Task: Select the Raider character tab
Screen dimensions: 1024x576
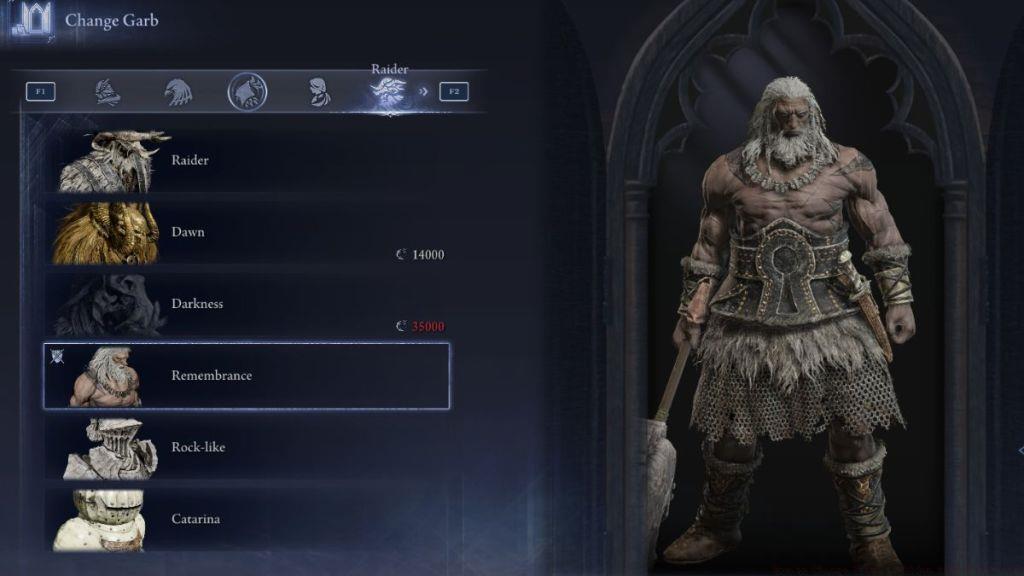Action: click(x=388, y=93)
